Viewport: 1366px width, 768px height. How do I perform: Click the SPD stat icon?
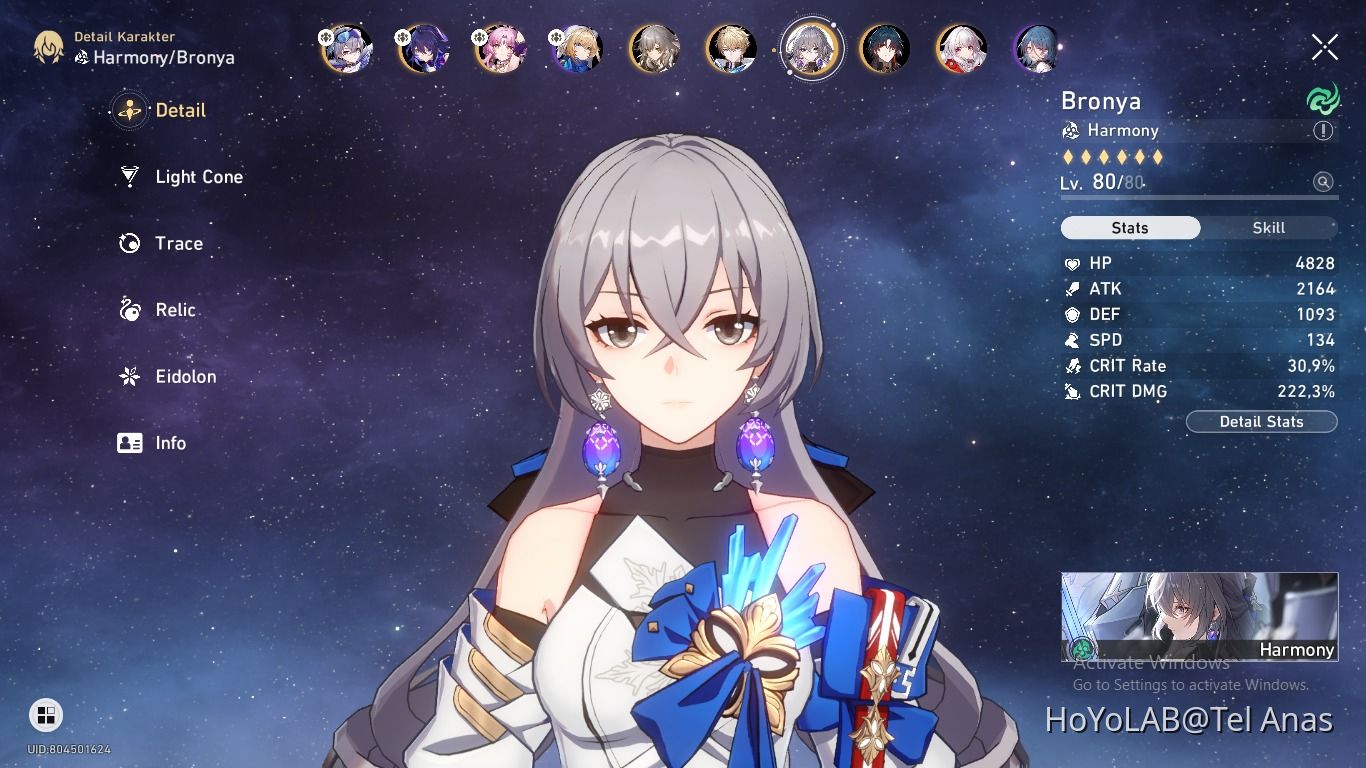tap(1073, 340)
